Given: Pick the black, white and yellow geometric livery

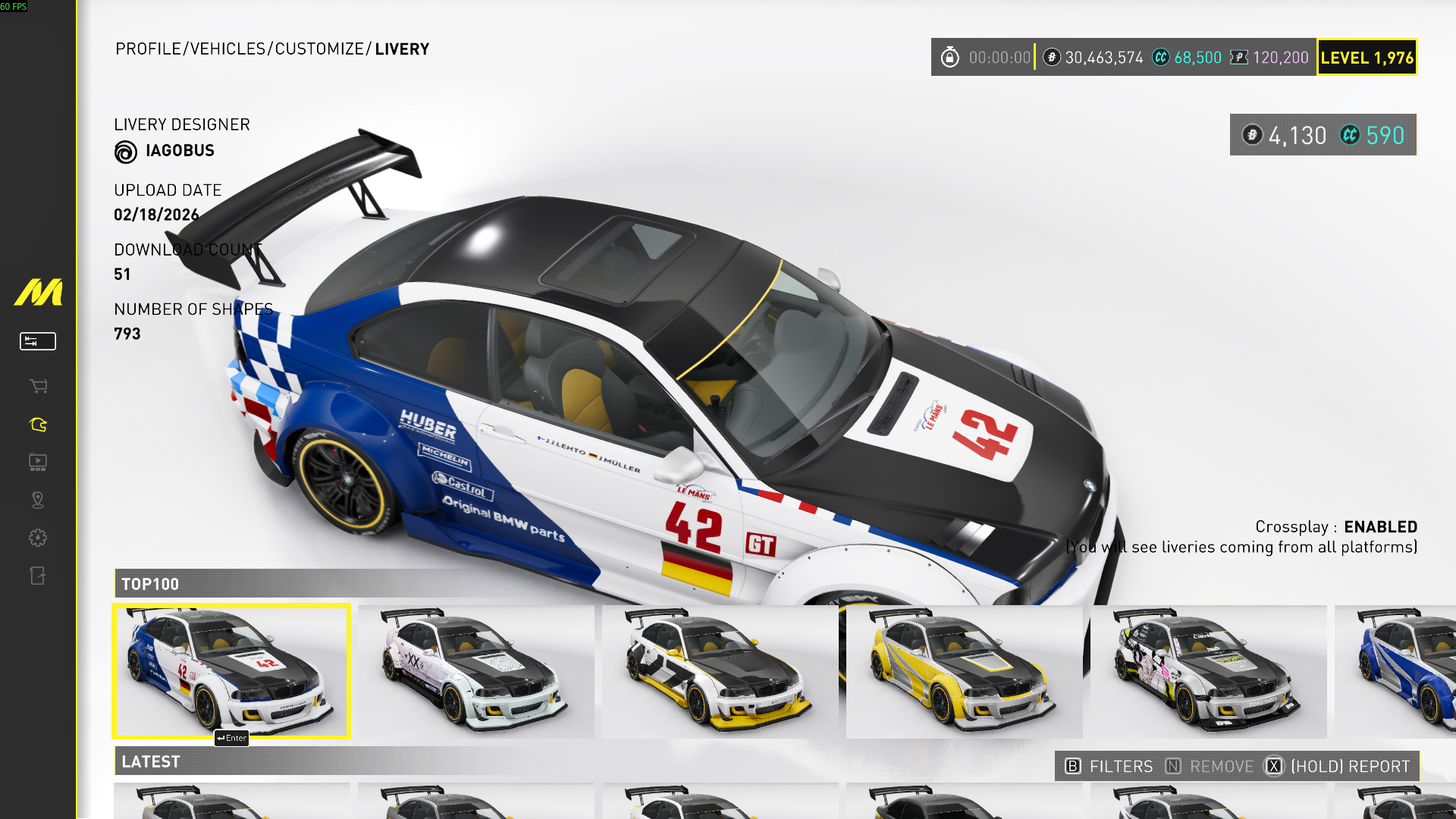Looking at the screenshot, I should (720, 671).
